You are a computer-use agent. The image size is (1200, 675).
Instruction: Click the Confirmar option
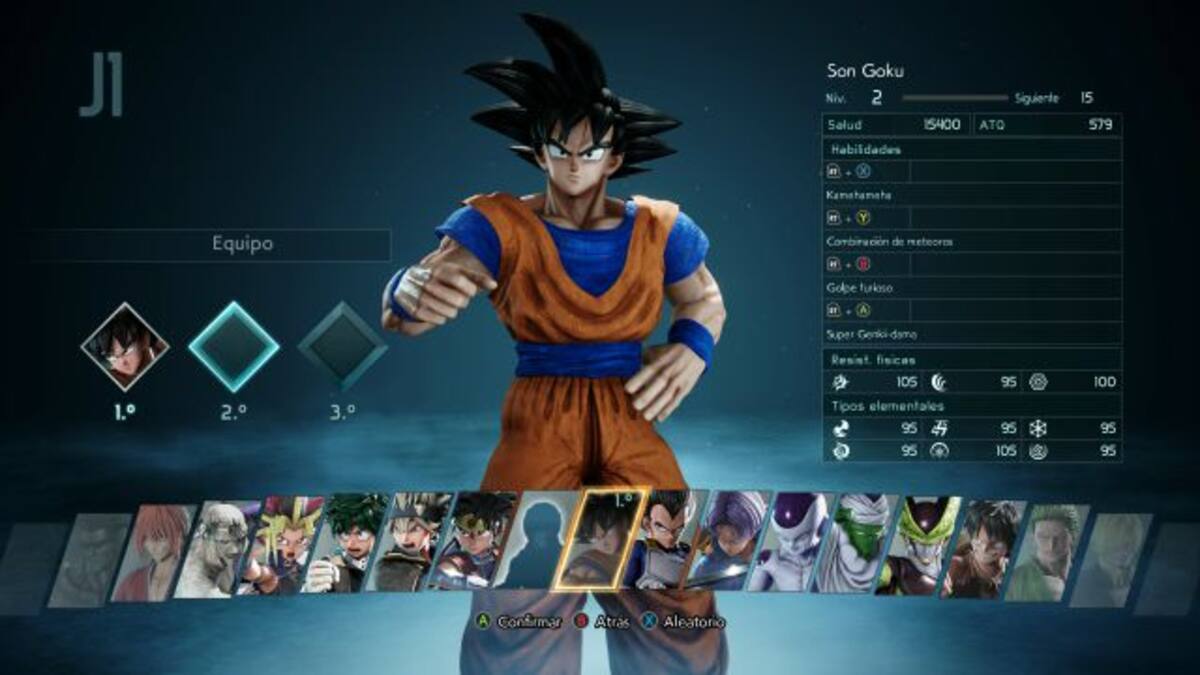pos(518,622)
